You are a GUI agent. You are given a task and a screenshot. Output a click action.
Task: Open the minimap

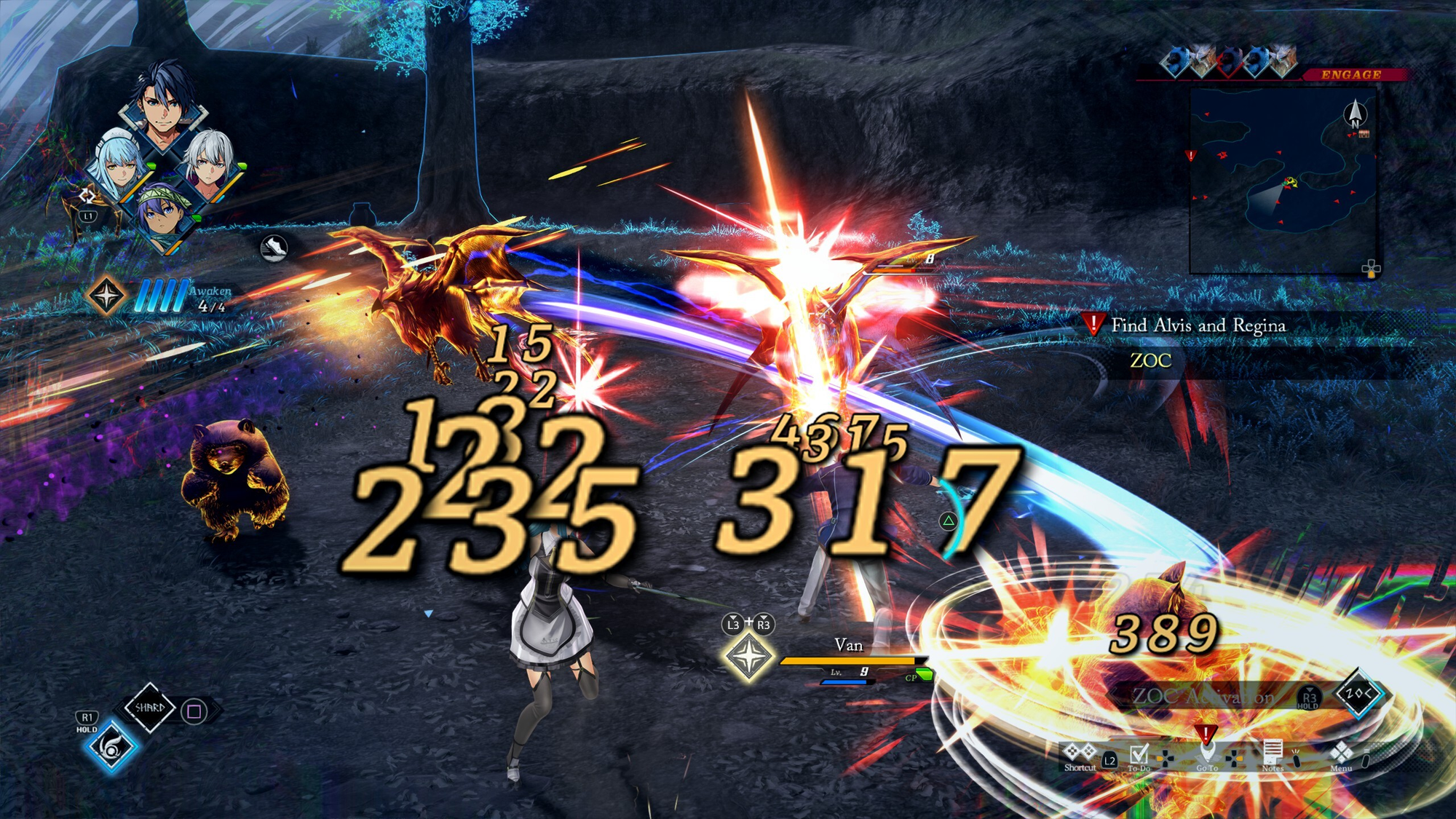pos(1283,180)
